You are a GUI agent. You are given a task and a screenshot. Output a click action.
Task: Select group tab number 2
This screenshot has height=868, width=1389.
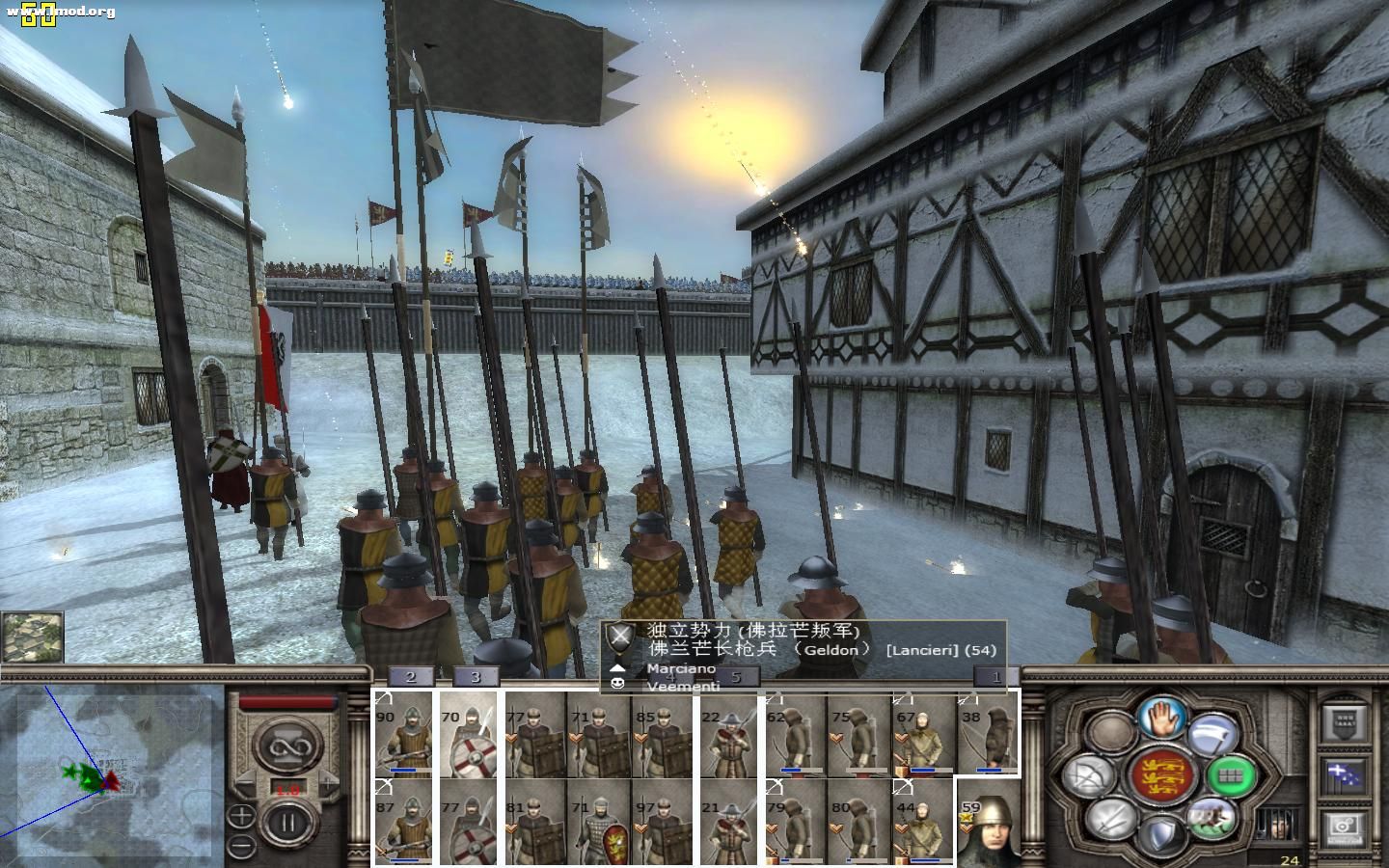(411, 677)
